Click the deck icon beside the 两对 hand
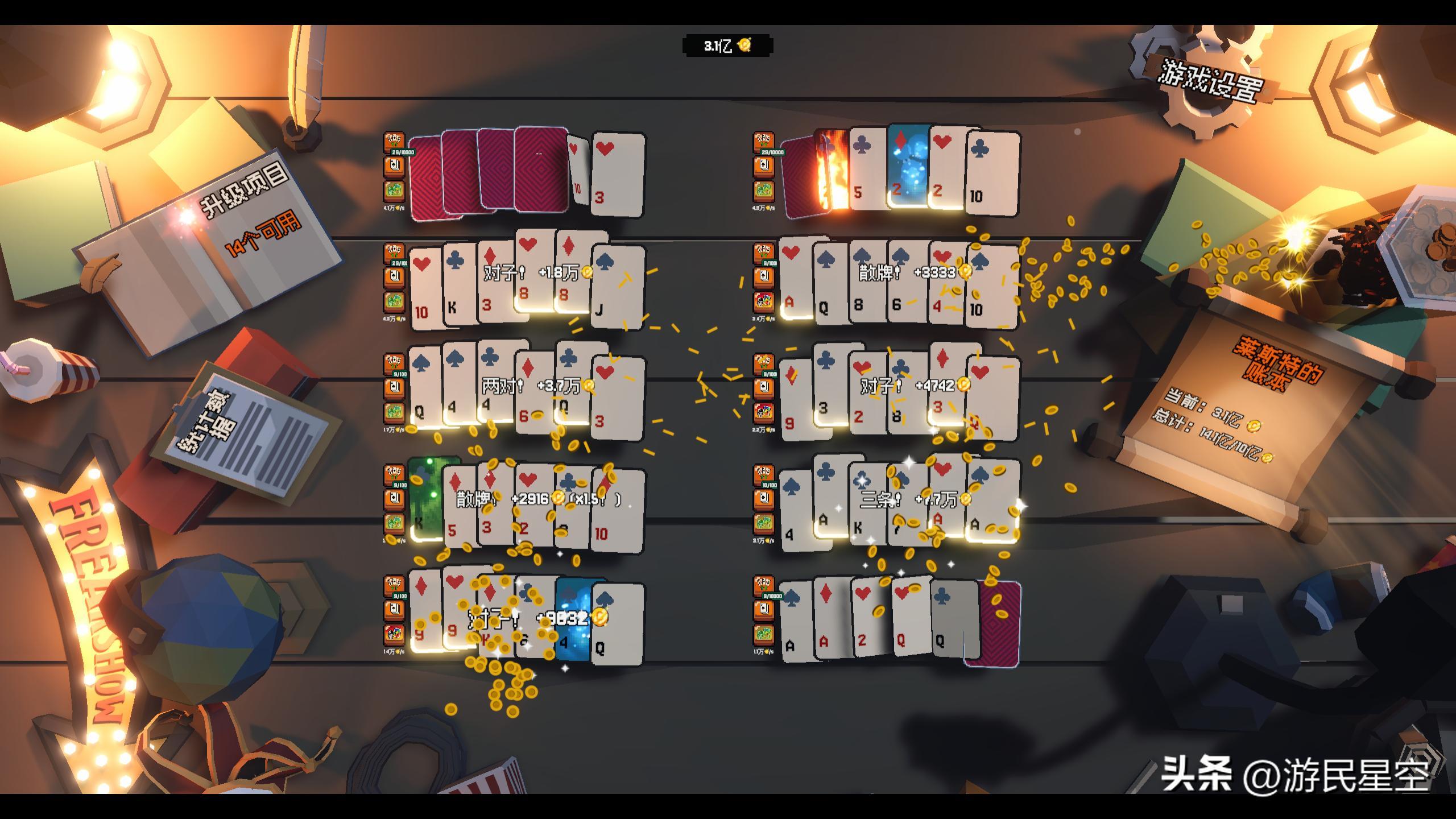 (x=394, y=388)
